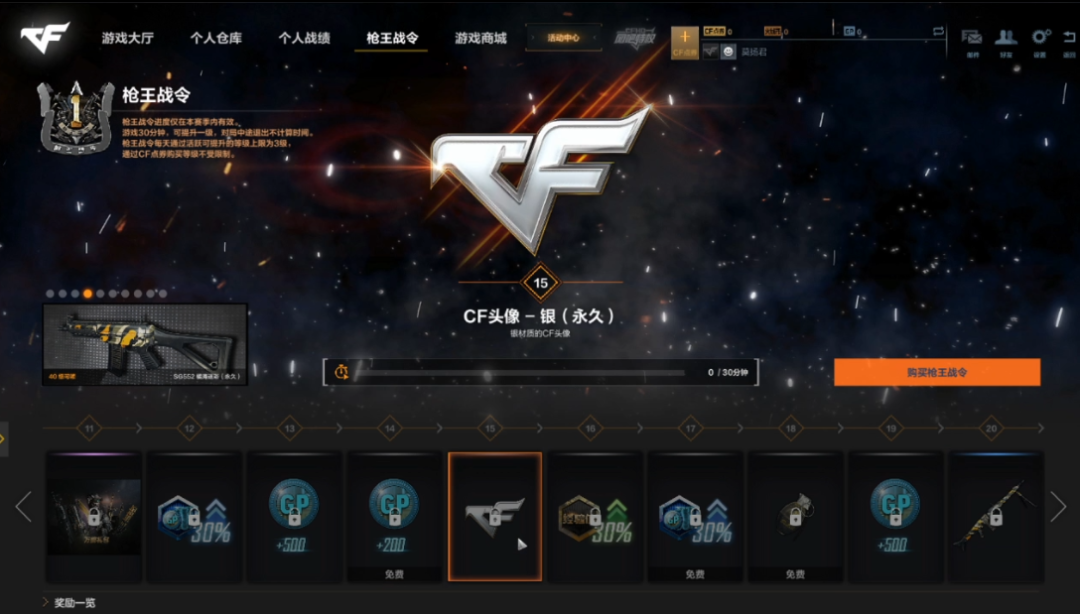Choose the free grenade reward tile
Image resolution: width=1080 pixels, height=614 pixels.
point(795,515)
